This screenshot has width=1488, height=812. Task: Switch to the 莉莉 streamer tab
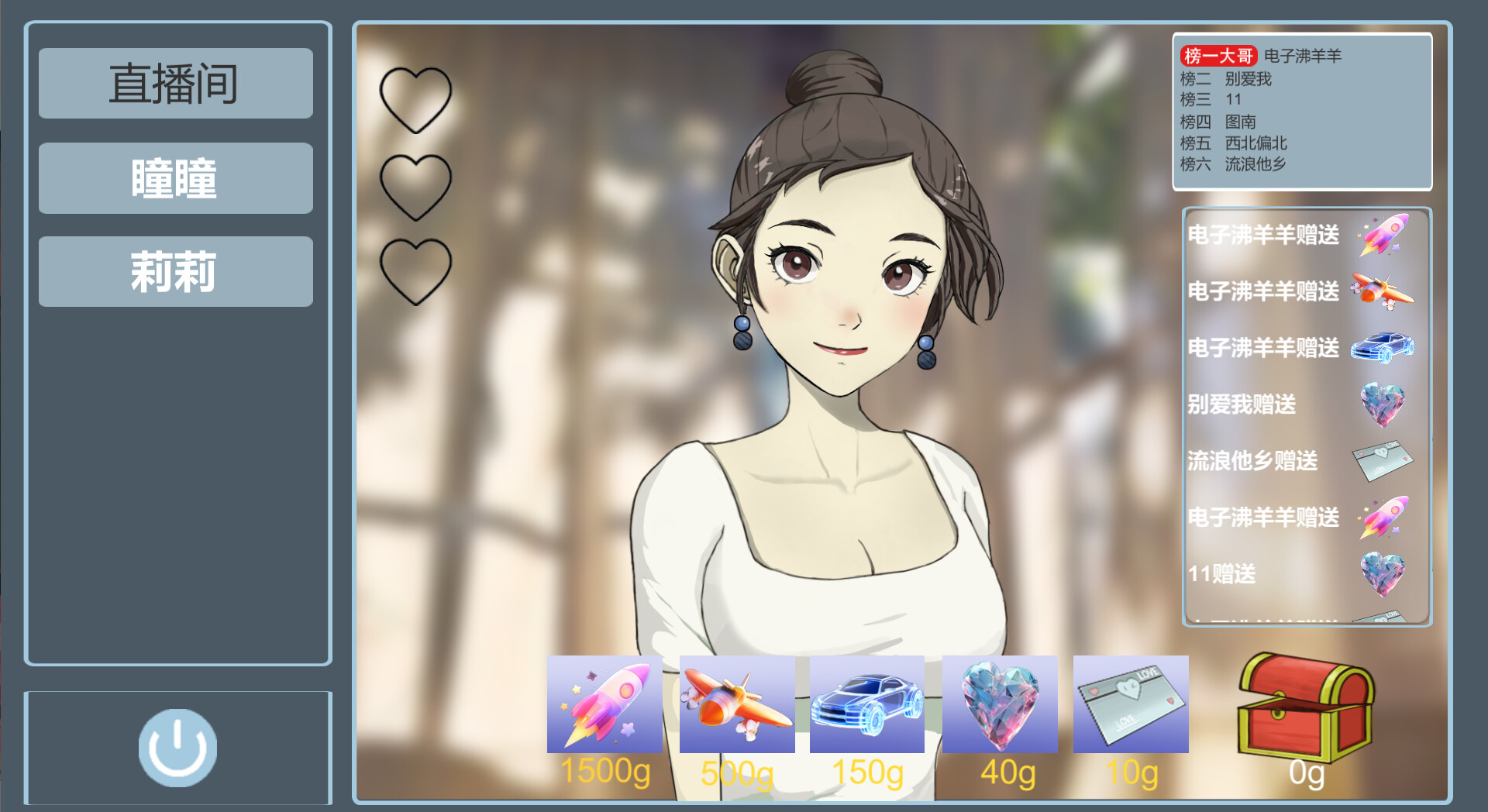[x=175, y=272]
